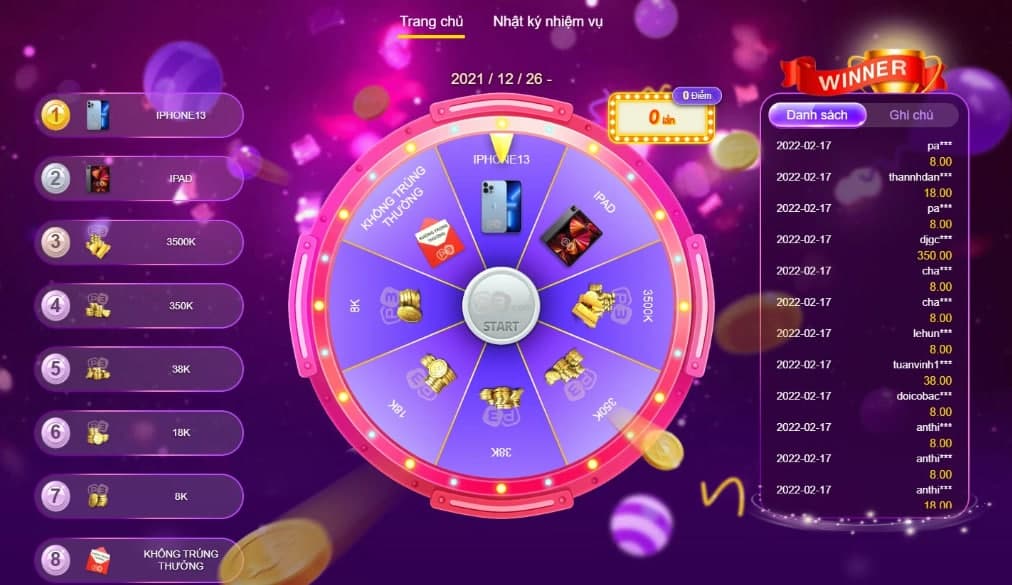Click the 8K seventh prize row
1012x585 pixels.
(140, 496)
